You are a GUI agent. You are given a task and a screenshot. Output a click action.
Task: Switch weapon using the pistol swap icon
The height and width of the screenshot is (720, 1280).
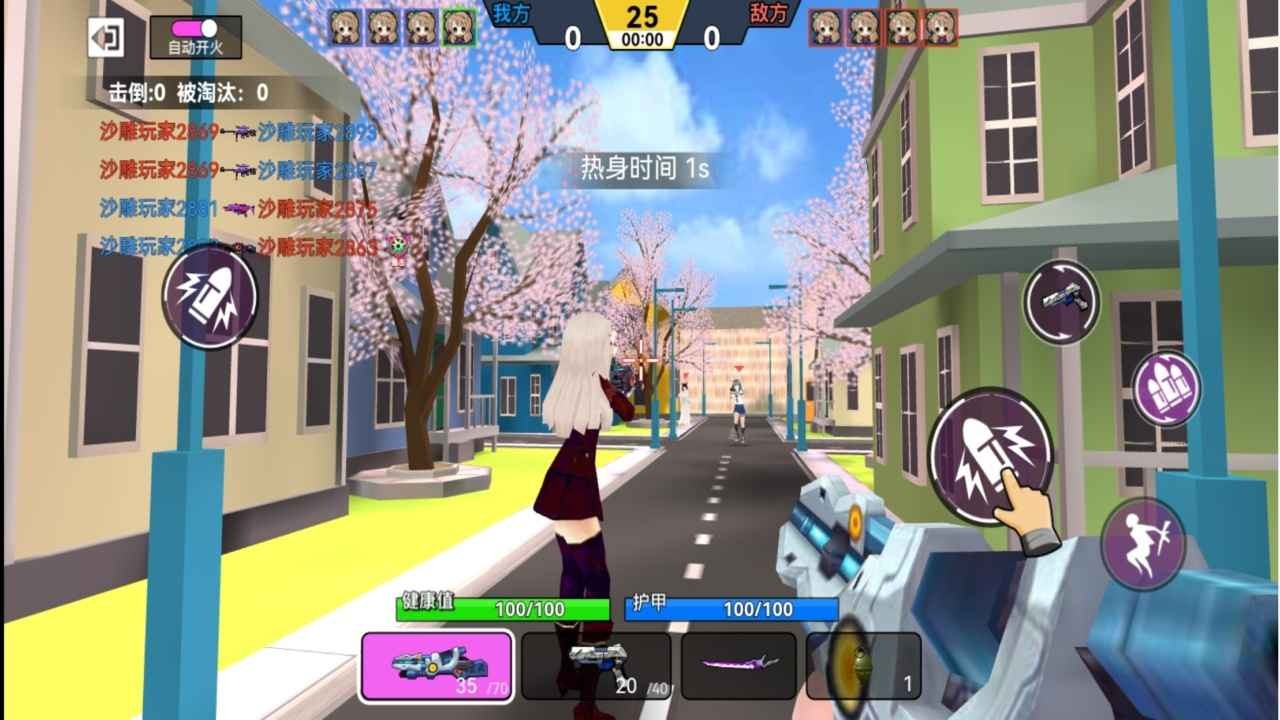(1061, 301)
